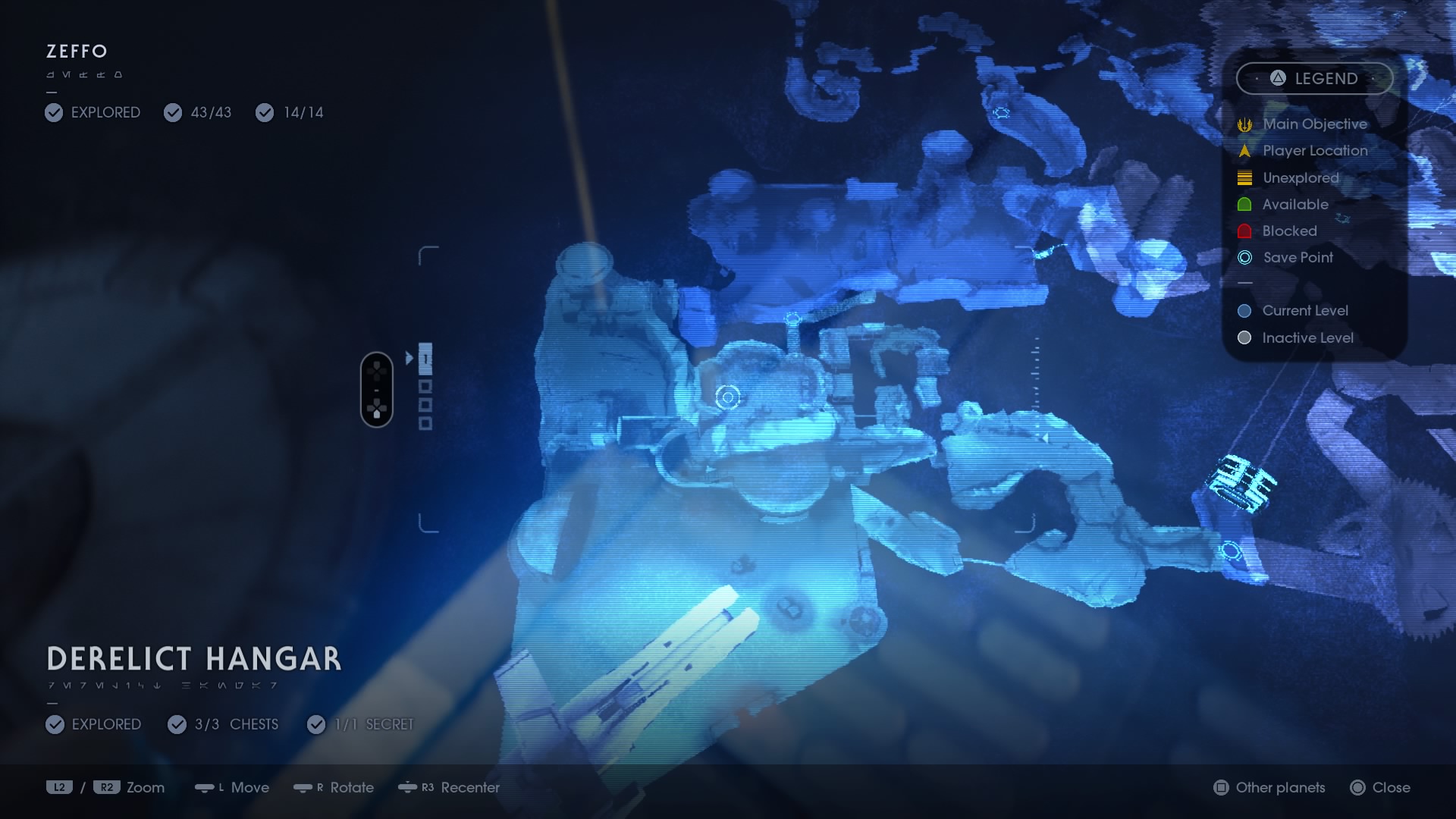Expand level 1 on the floor selector
Image resolution: width=1456 pixels, height=819 pixels.
(x=425, y=358)
